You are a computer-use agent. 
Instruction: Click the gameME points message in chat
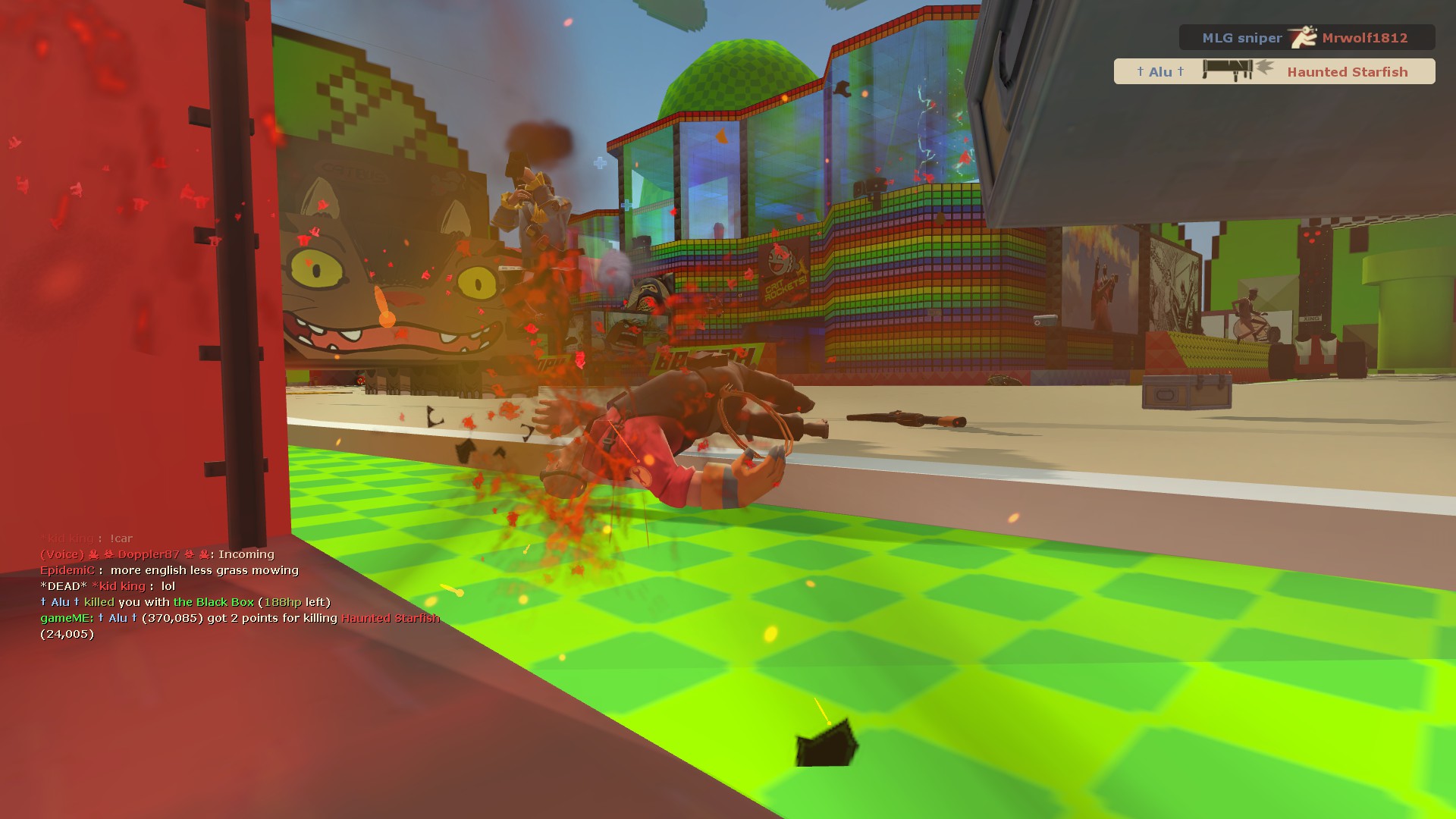[x=240, y=618]
